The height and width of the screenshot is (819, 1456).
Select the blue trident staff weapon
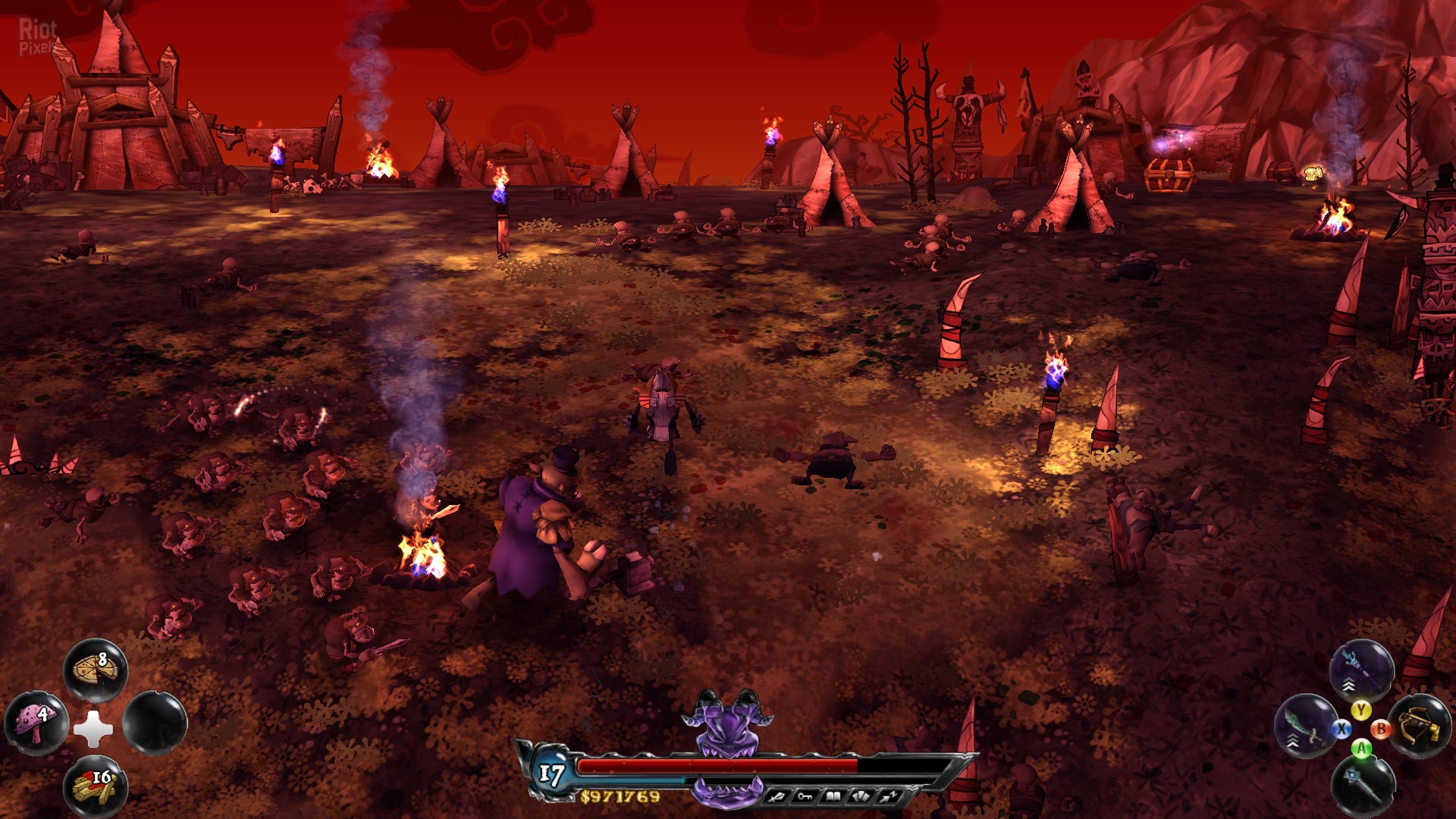(x=1361, y=670)
